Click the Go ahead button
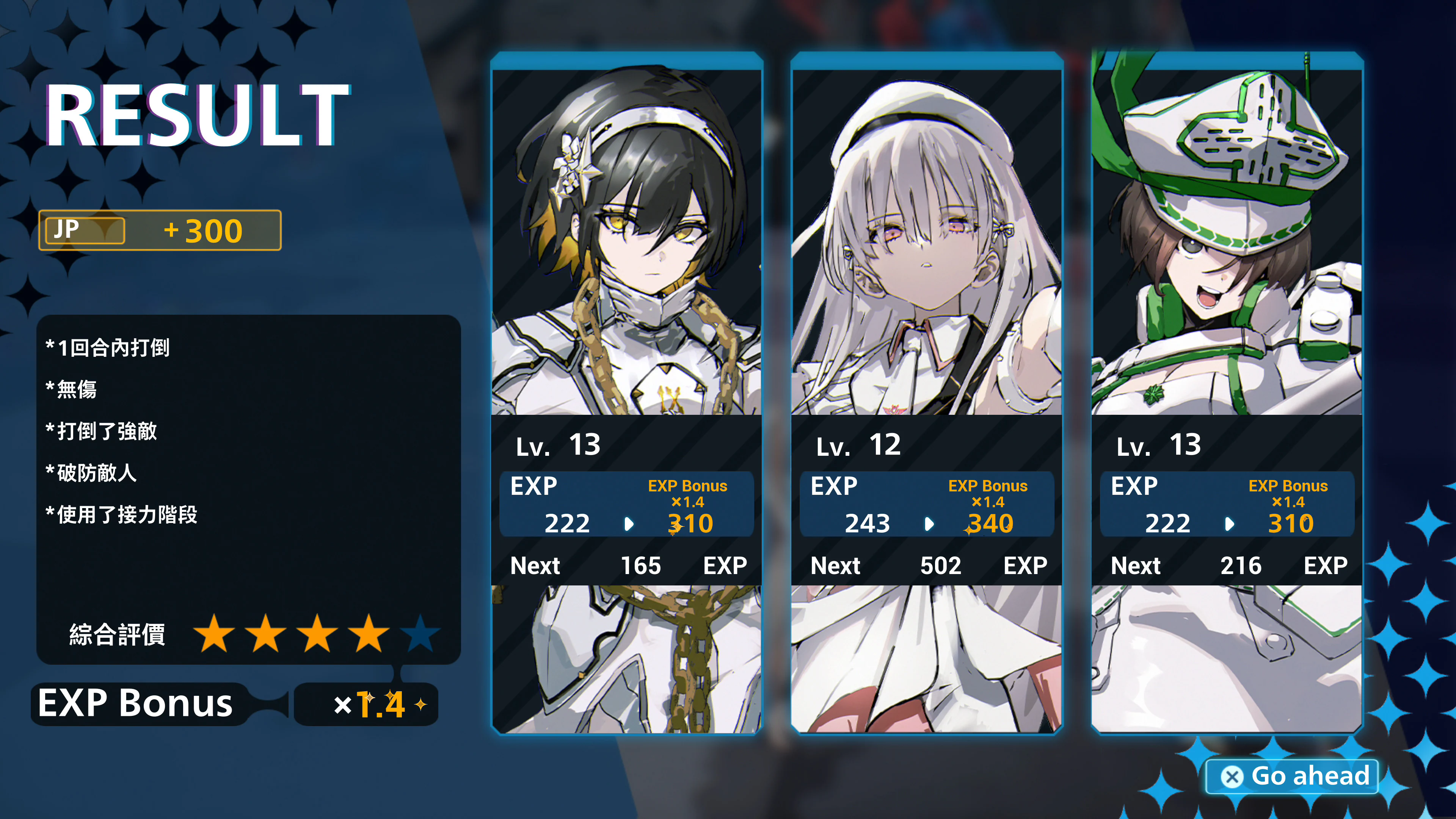 [1293, 776]
